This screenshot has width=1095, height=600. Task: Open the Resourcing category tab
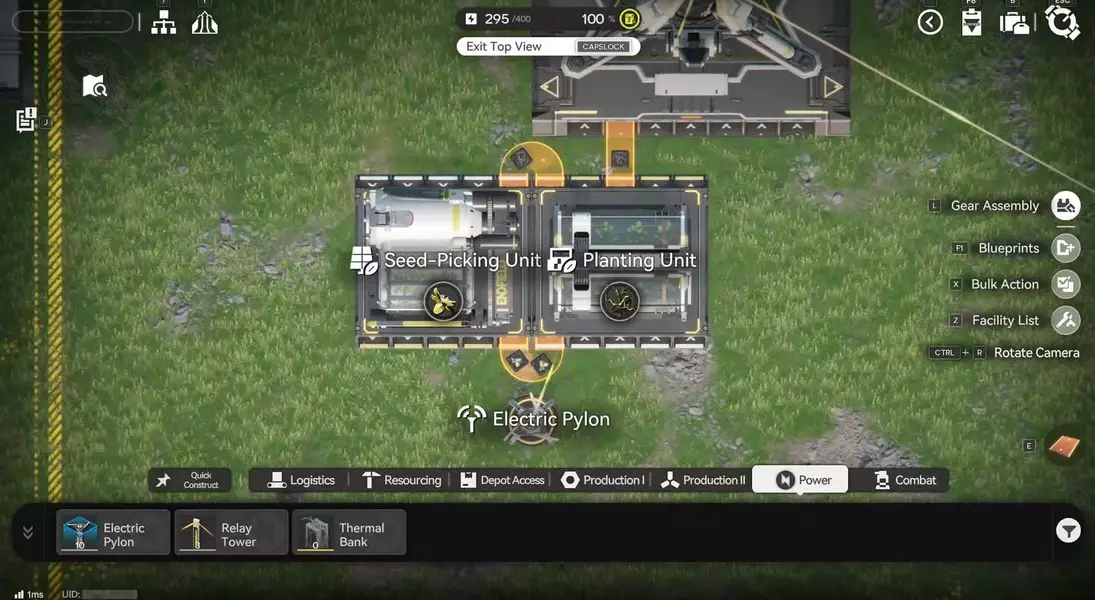401,480
